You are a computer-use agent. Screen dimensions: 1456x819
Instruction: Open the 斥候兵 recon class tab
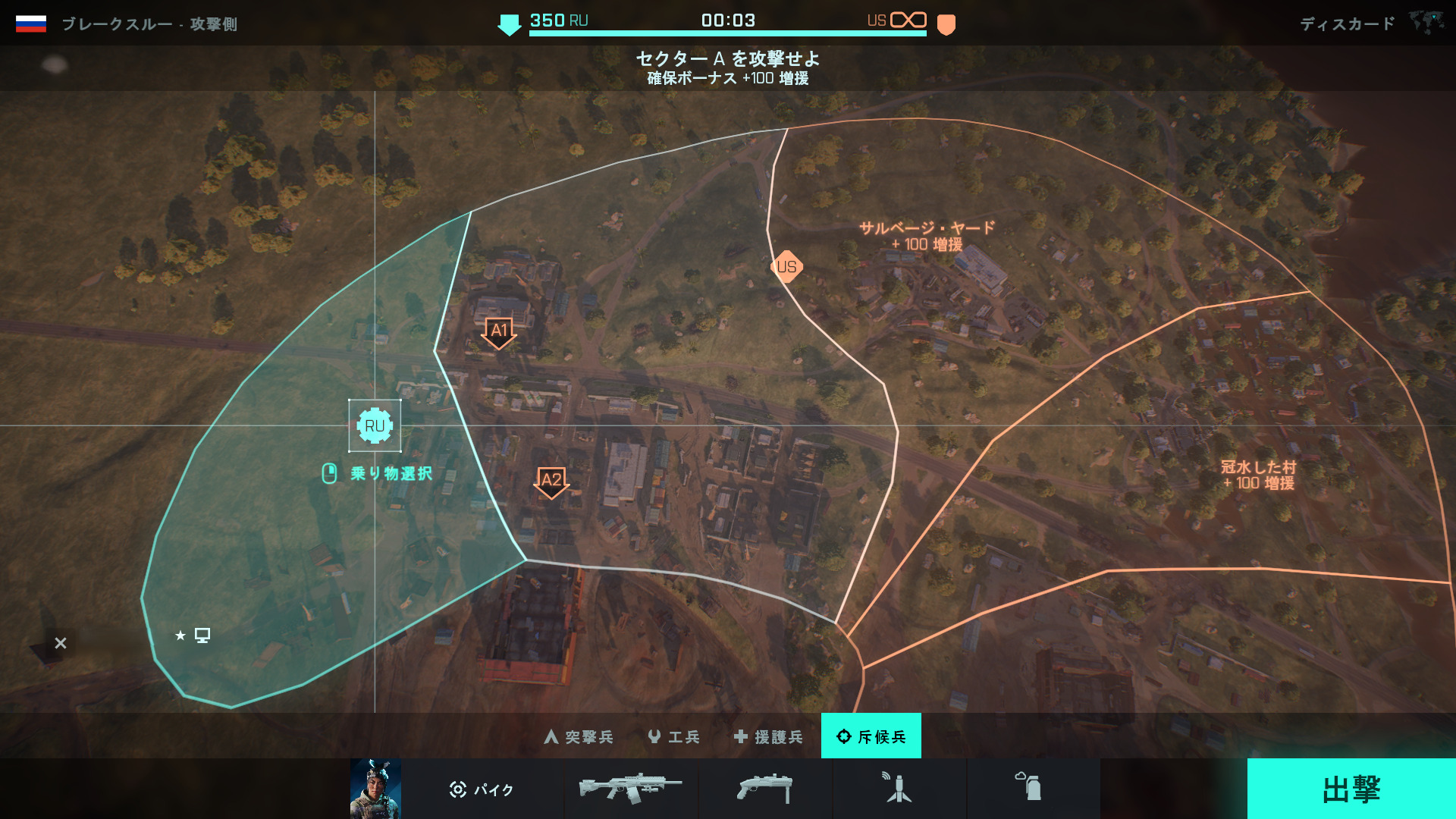(x=871, y=736)
